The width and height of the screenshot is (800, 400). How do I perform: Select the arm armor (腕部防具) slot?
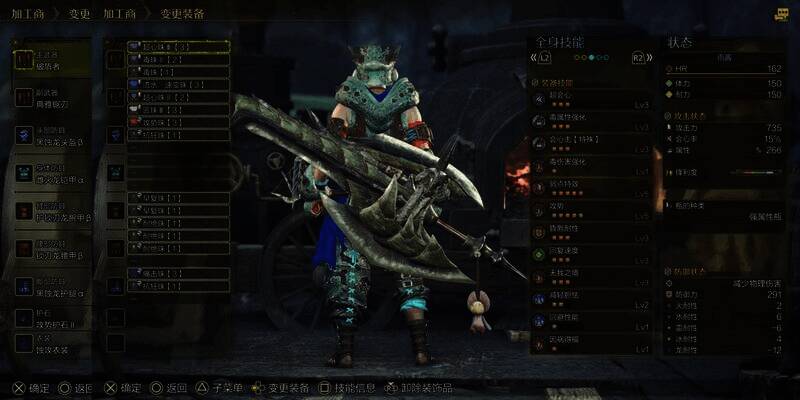[50, 211]
